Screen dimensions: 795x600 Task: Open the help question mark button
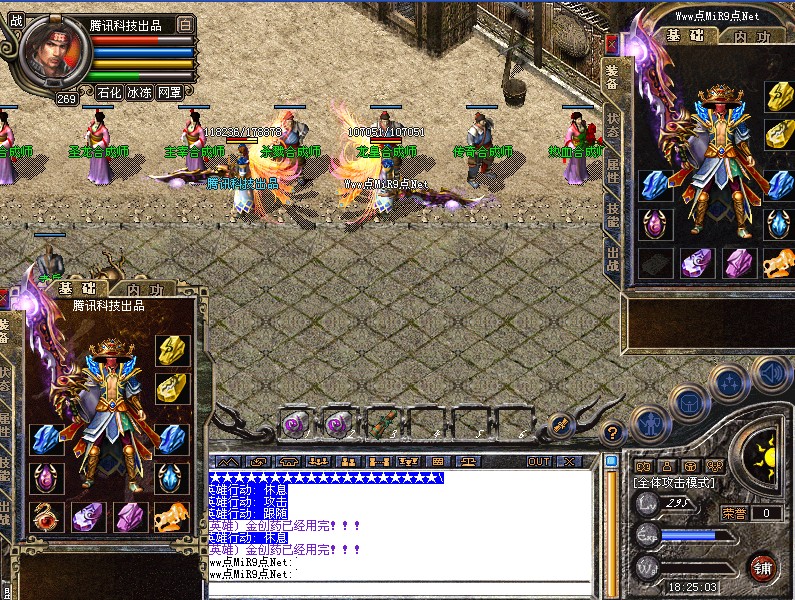pyautogui.click(x=614, y=433)
